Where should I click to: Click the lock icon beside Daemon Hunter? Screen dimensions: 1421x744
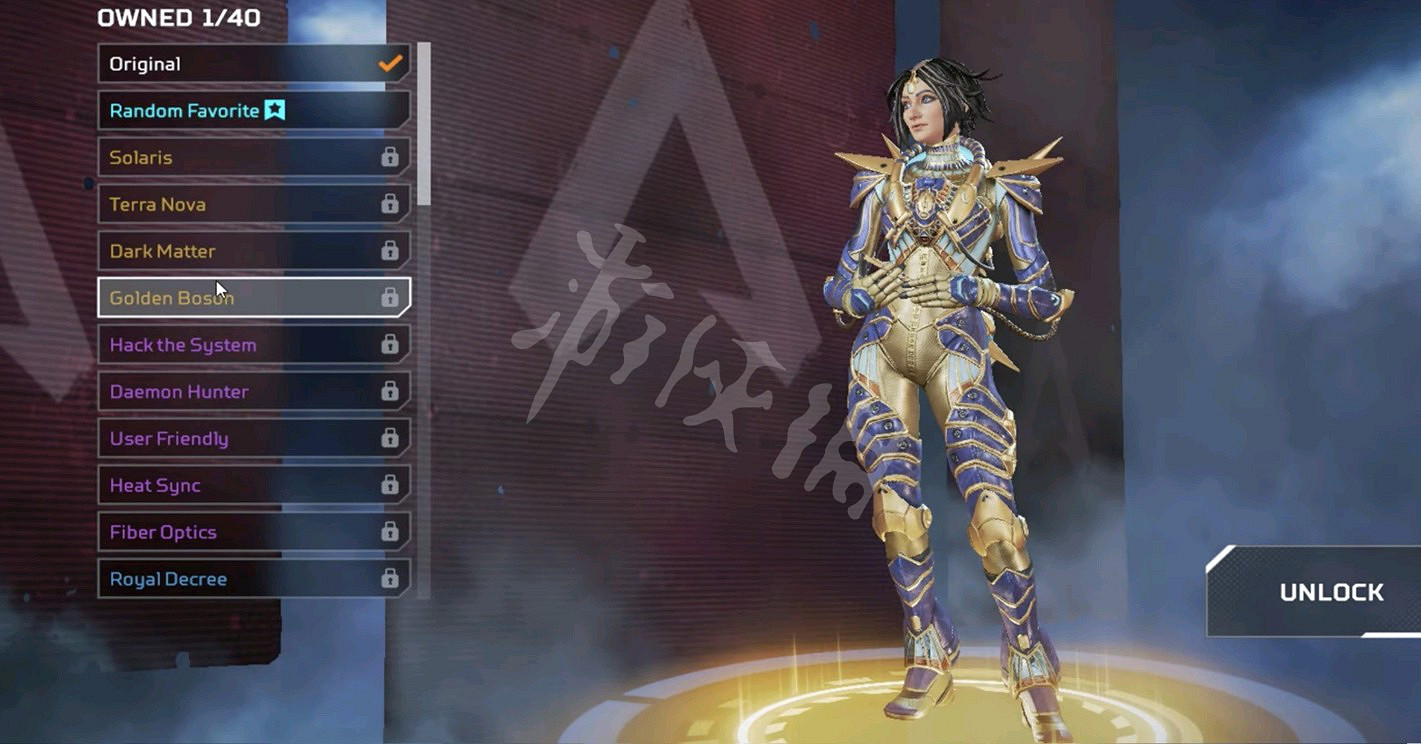(391, 391)
